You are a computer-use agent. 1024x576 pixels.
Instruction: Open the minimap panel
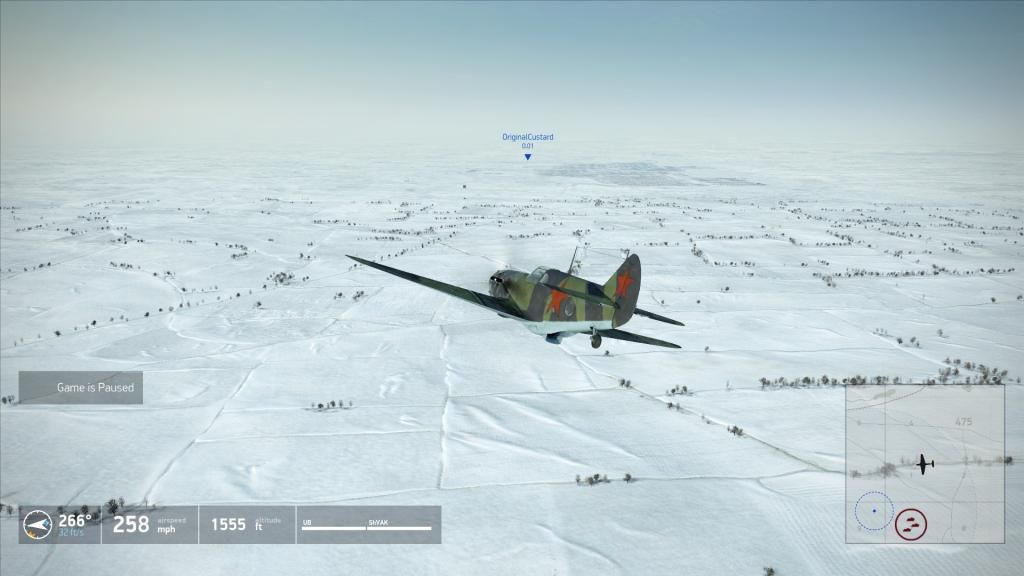point(924,463)
